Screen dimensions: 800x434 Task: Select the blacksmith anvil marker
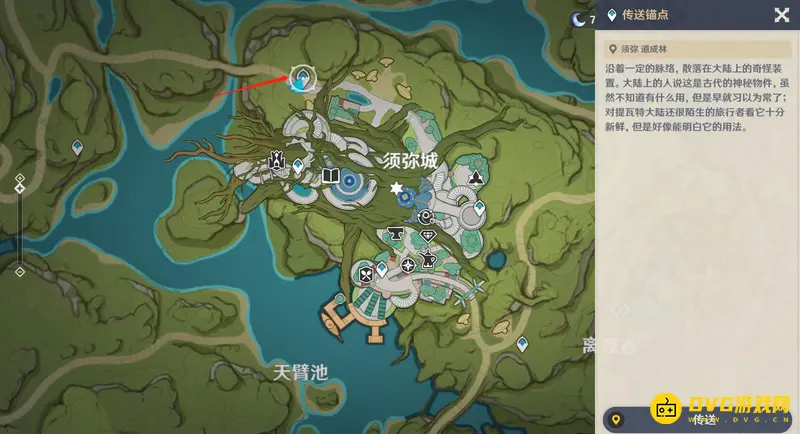click(x=392, y=233)
